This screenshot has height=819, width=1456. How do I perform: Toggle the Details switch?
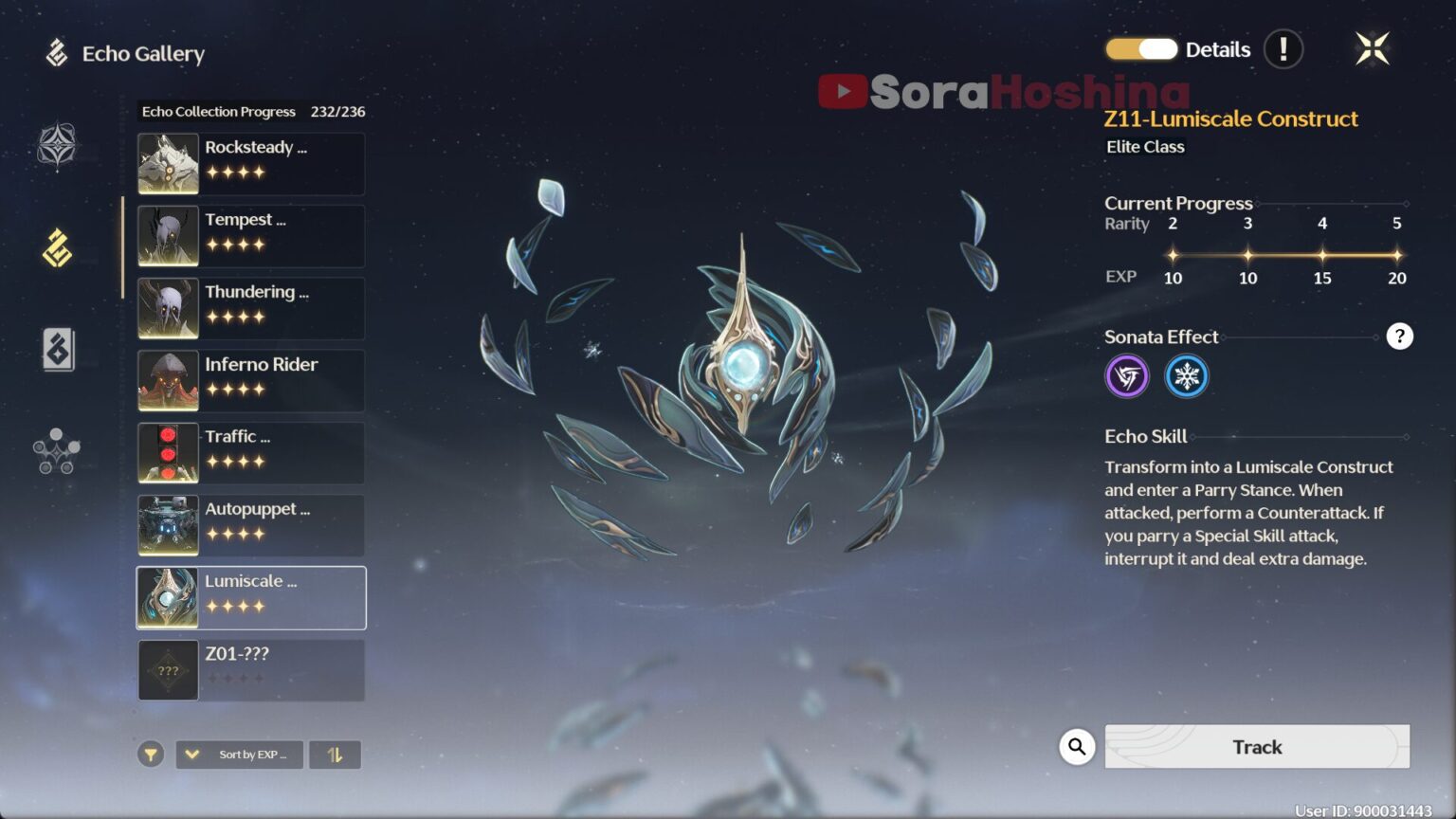(x=1141, y=49)
